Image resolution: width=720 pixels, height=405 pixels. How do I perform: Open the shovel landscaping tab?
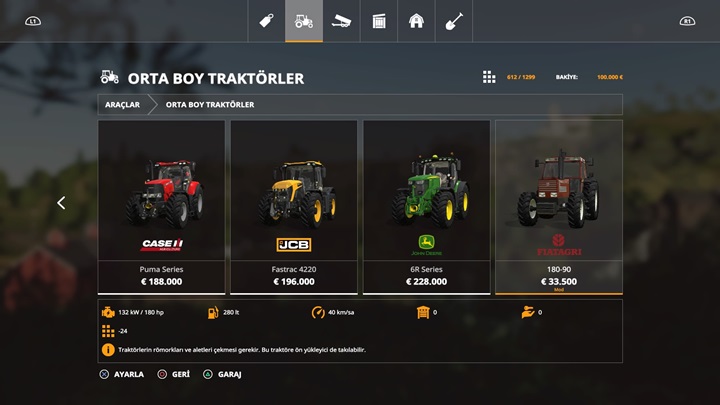click(454, 21)
